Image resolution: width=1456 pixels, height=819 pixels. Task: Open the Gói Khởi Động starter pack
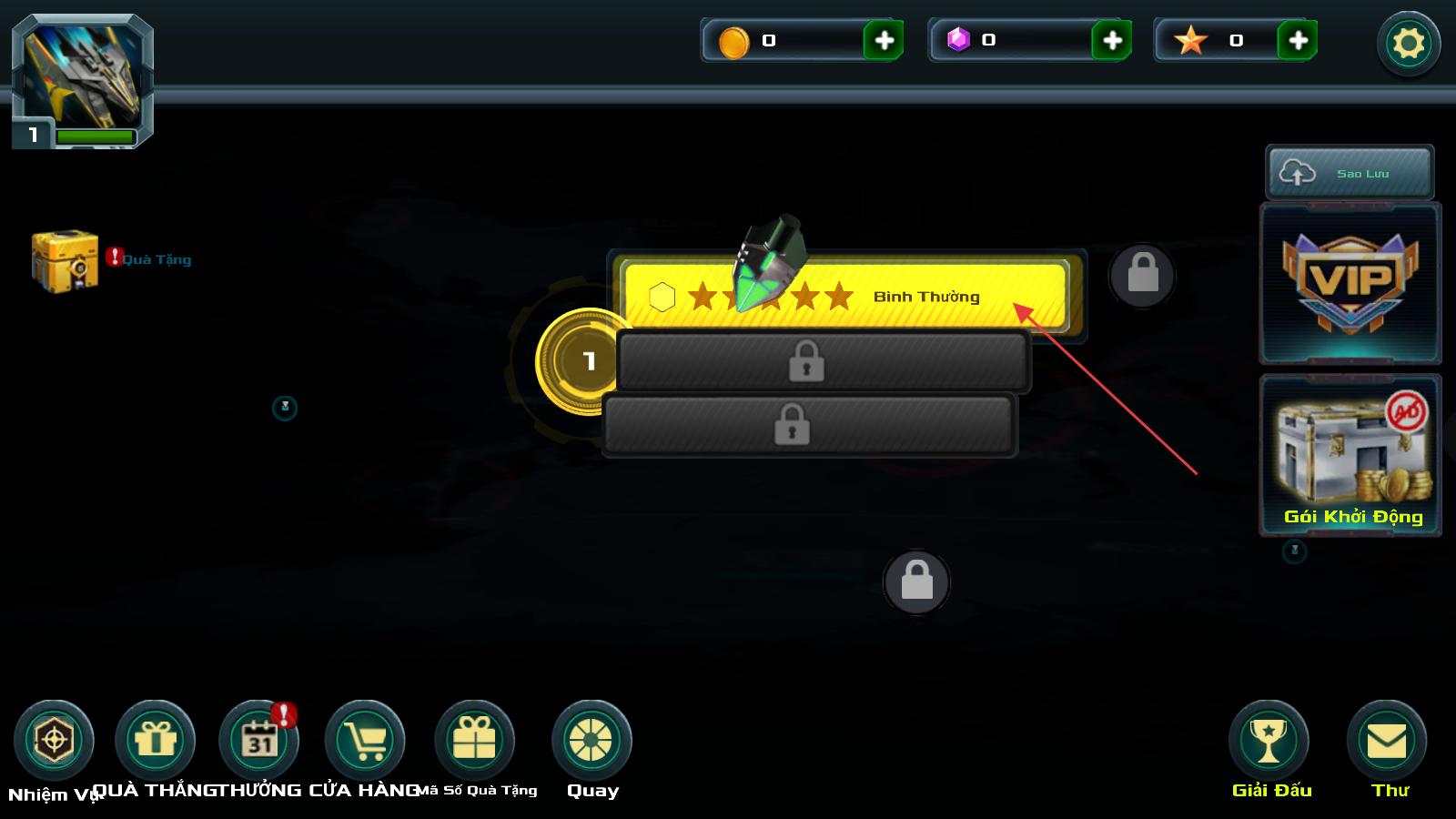coord(1350,455)
